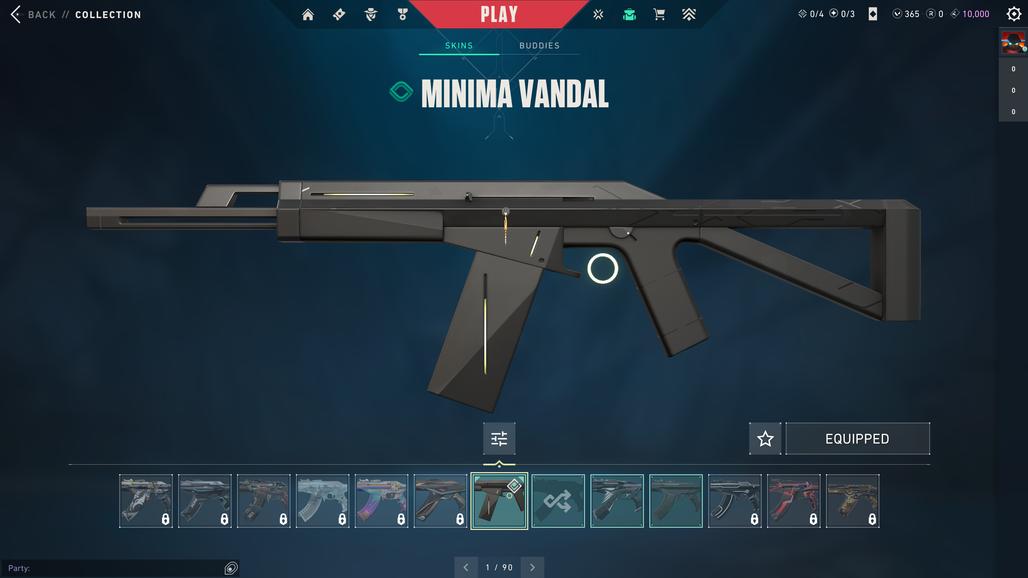Viewport: 1028px width, 578px height.
Task: Open the settings gear icon
Action: (1013, 14)
